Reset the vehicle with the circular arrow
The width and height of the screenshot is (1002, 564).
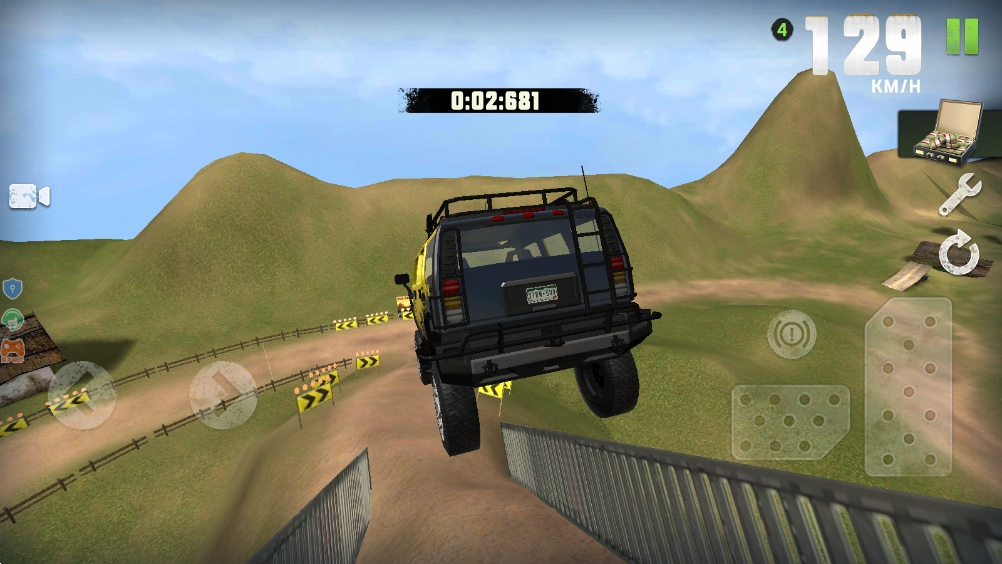pyautogui.click(x=958, y=255)
